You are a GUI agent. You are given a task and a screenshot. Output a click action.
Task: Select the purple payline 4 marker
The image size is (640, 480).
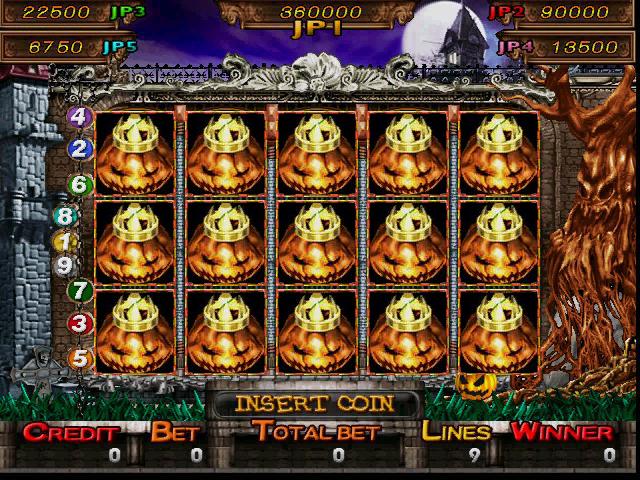coord(80,117)
